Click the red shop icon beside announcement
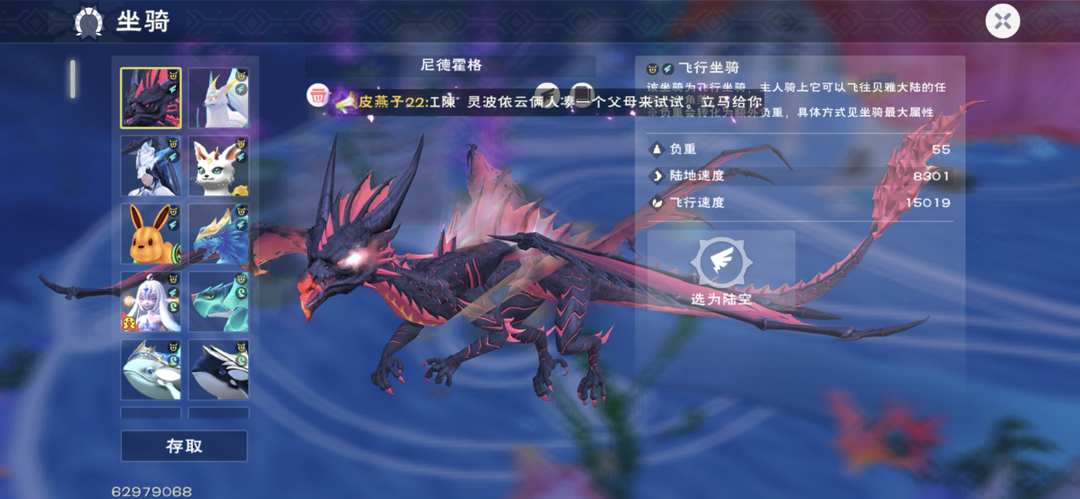Viewport: 1080px width, 499px height. (318, 96)
